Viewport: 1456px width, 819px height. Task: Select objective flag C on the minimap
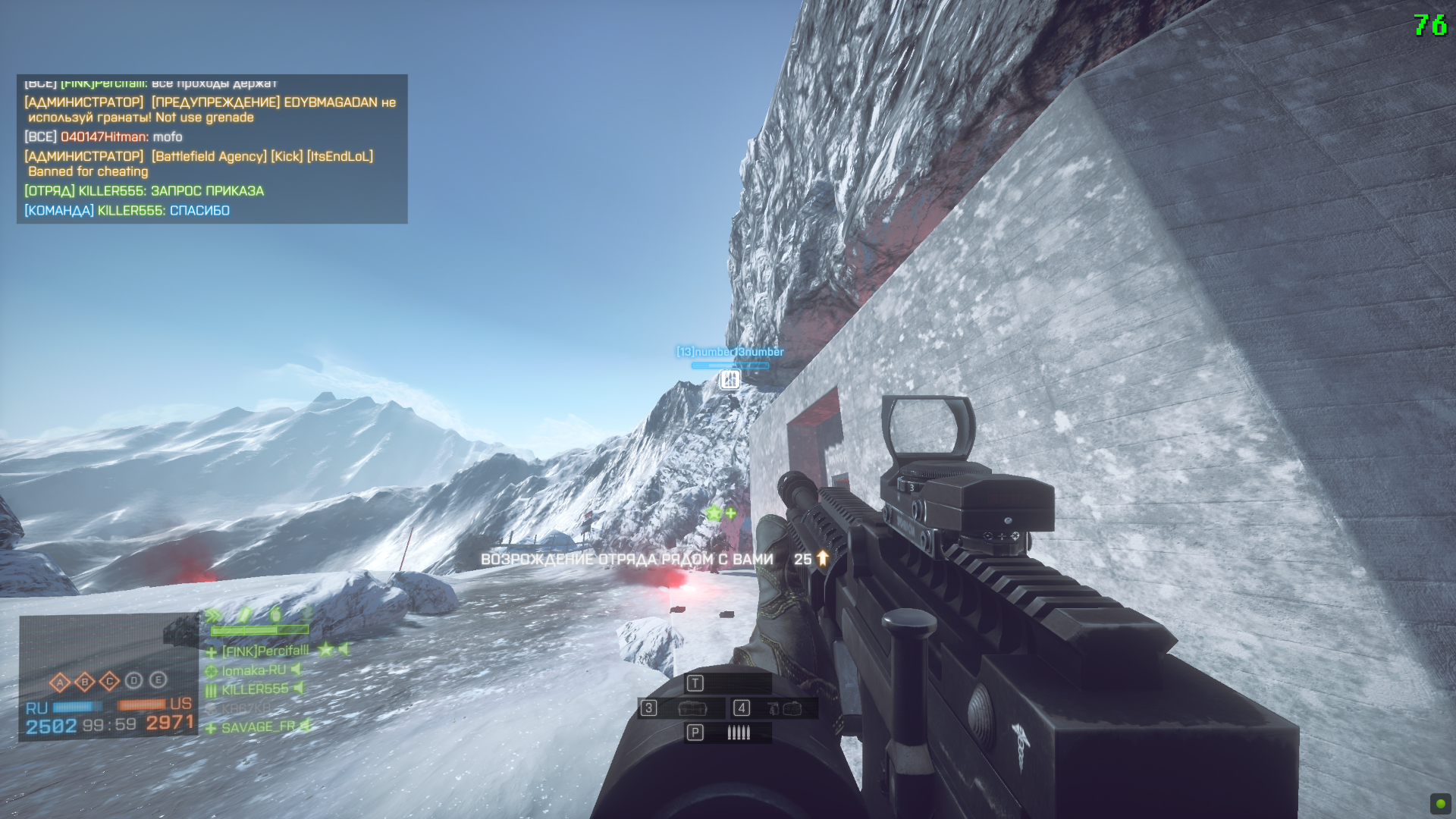110,682
